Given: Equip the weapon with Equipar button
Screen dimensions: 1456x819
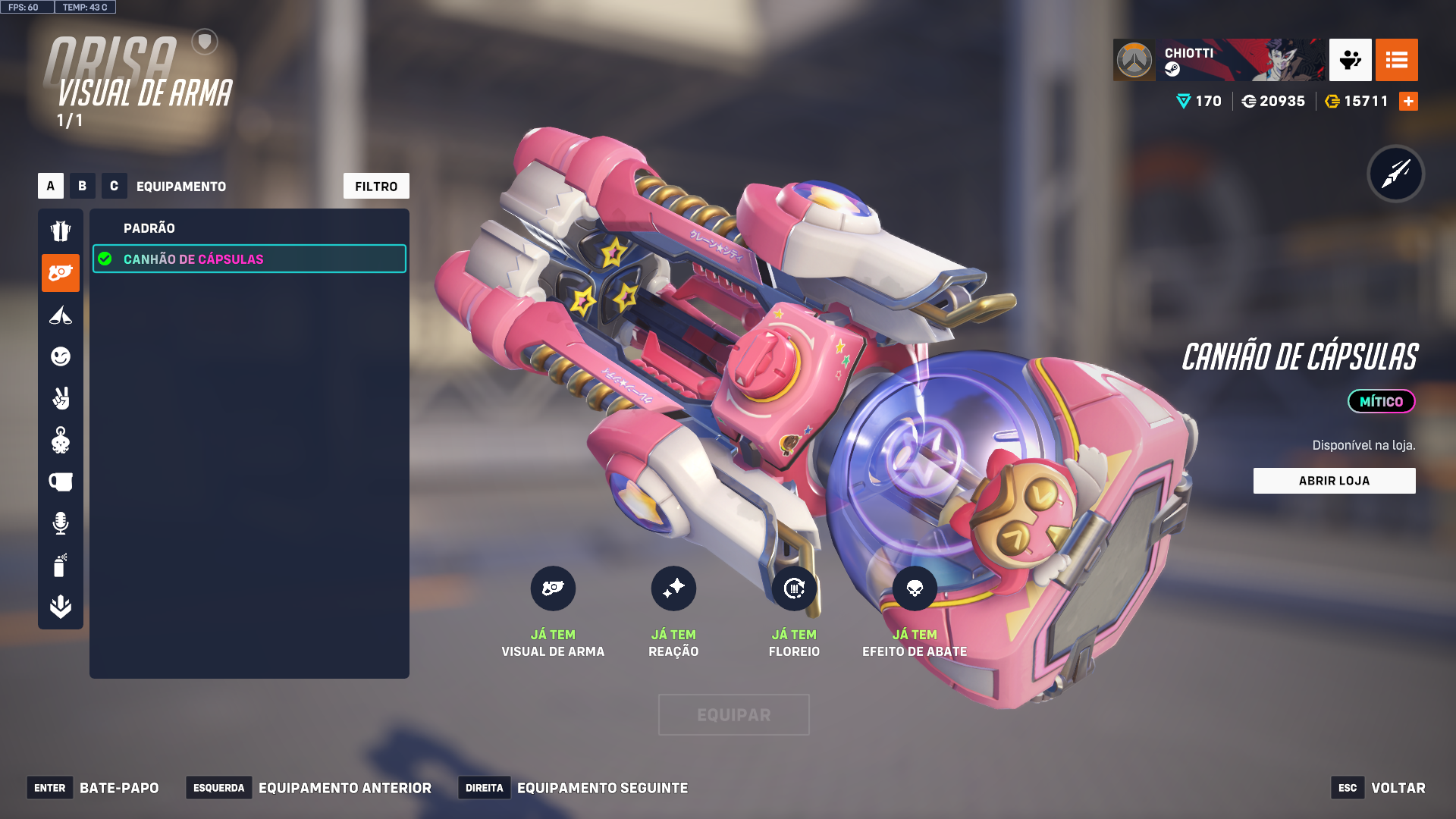Looking at the screenshot, I should (733, 714).
